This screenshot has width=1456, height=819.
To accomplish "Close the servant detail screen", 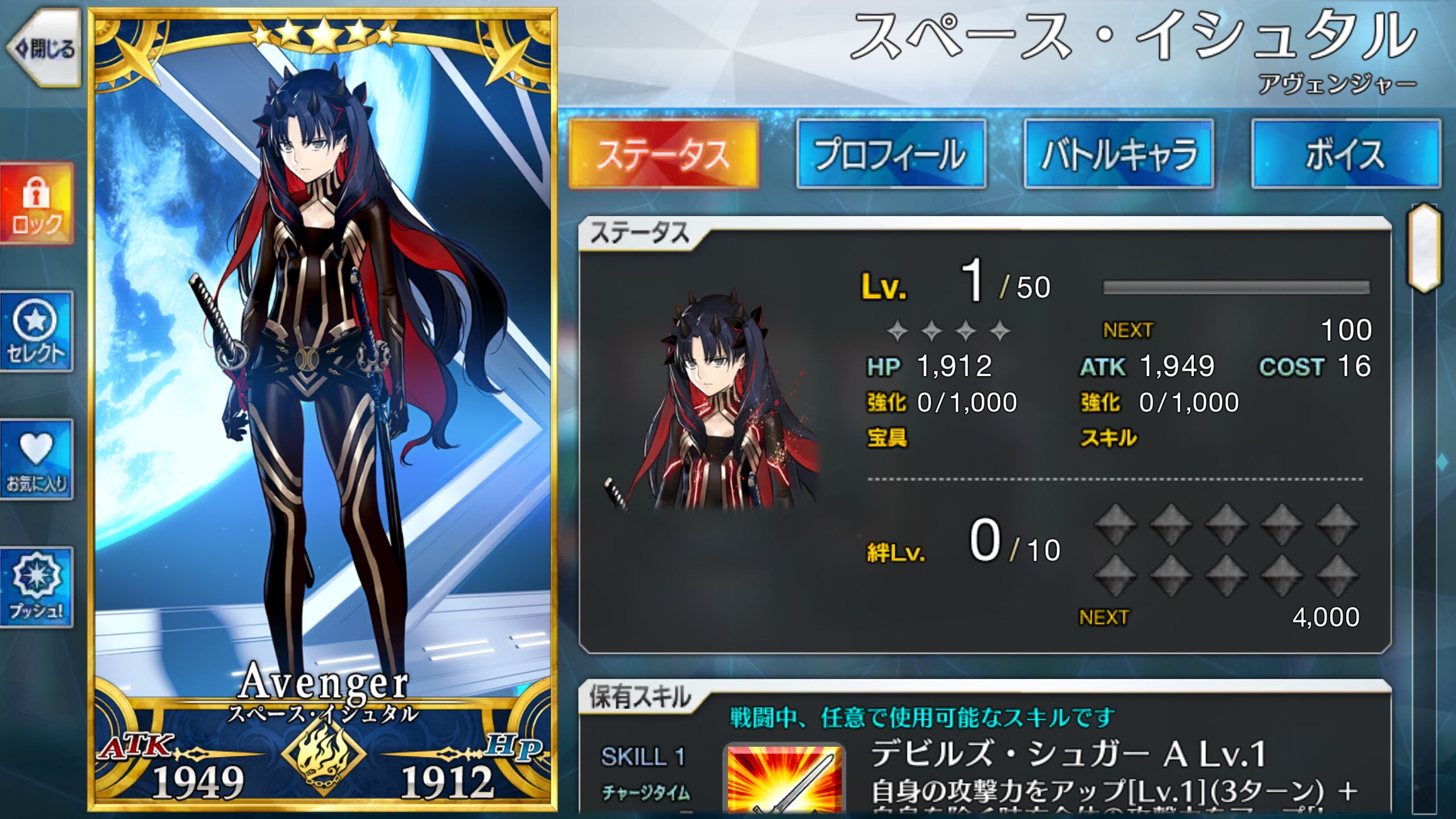I will pyautogui.click(x=44, y=49).
